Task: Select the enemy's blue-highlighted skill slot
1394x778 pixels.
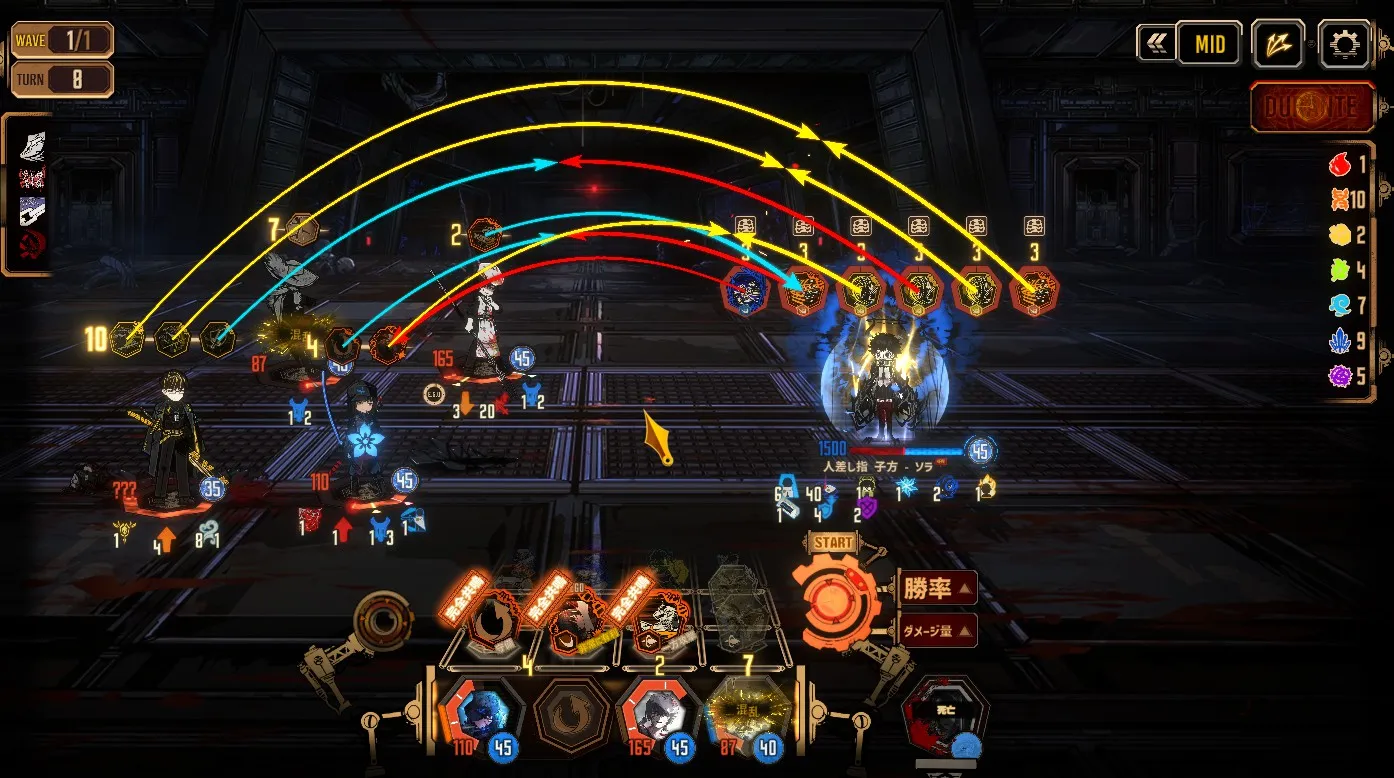Action: (x=746, y=290)
